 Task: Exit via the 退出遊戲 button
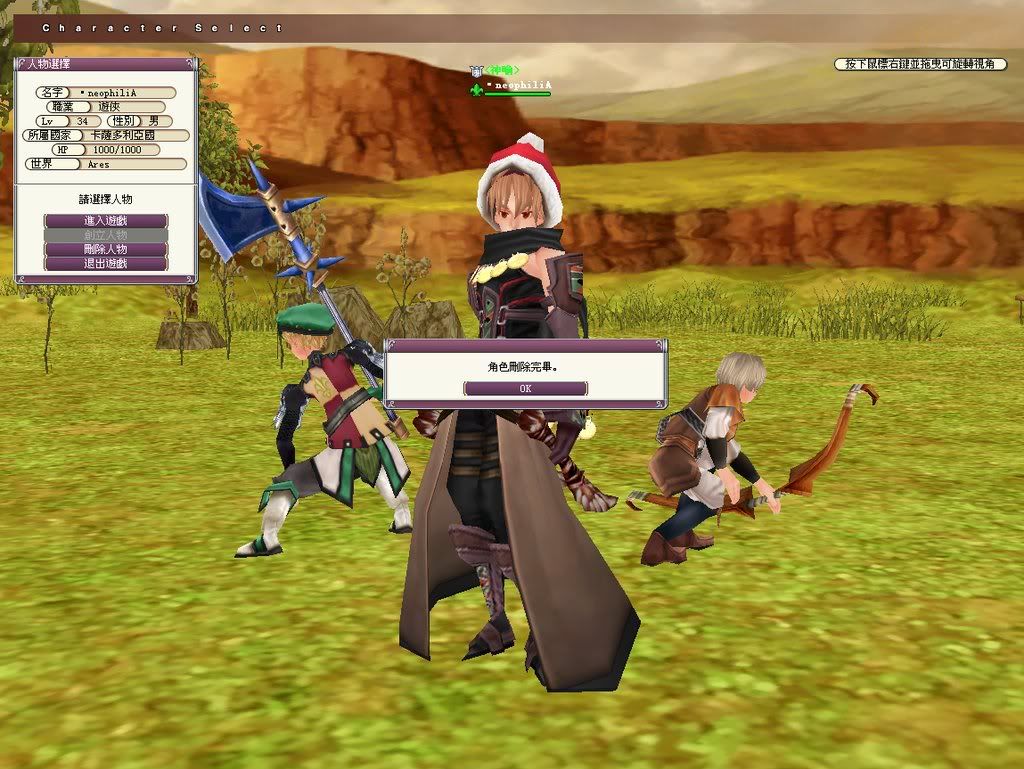[x=106, y=264]
